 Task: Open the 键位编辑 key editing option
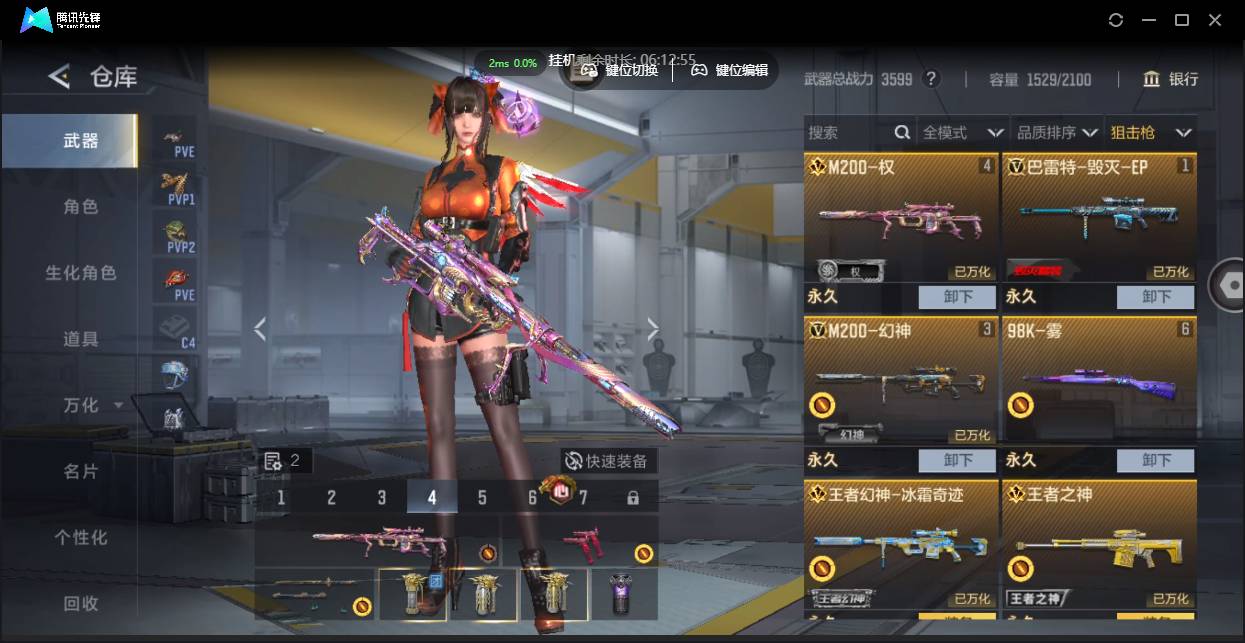730,70
